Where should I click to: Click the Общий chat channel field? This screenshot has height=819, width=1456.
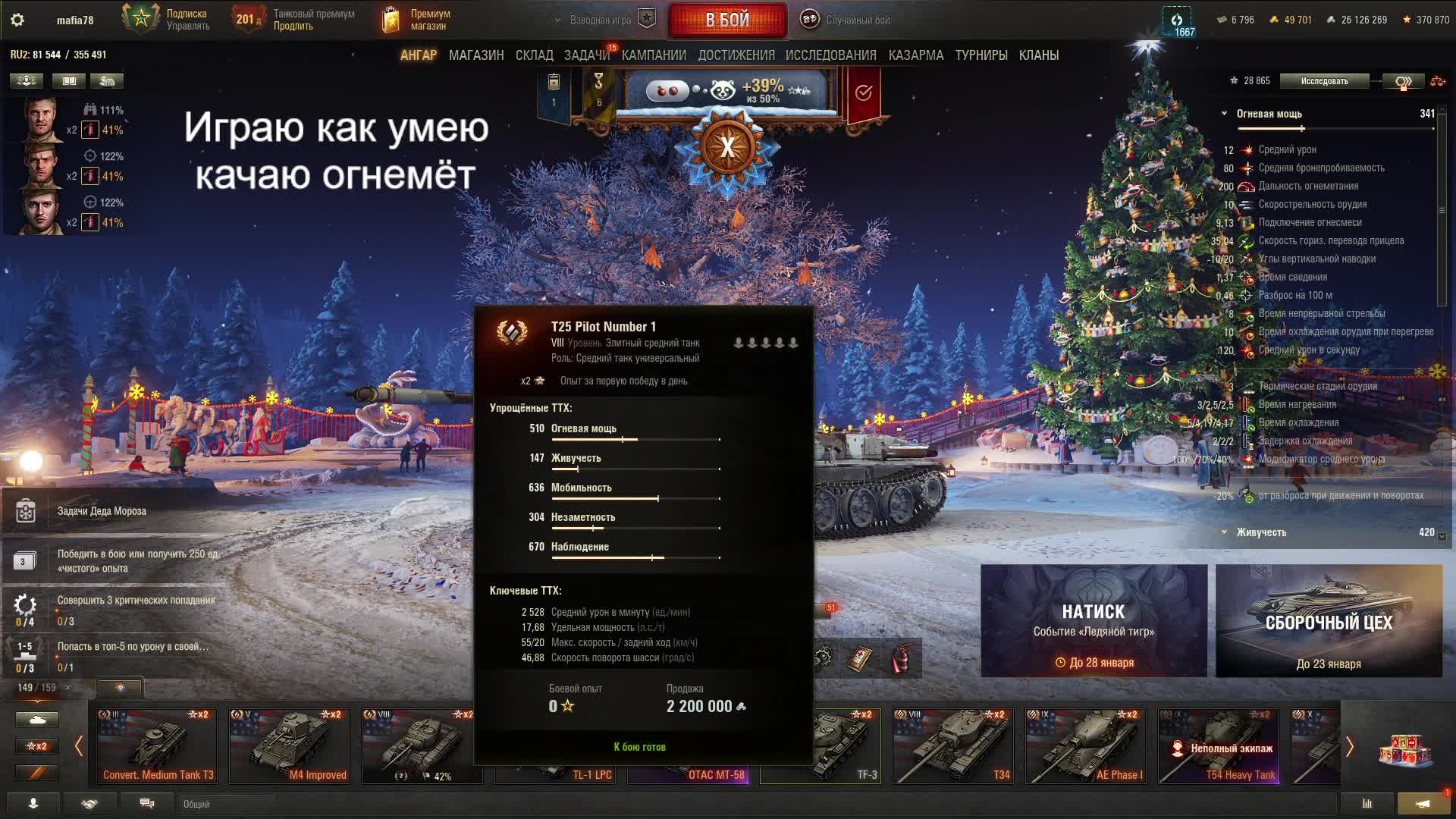[x=227, y=804]
